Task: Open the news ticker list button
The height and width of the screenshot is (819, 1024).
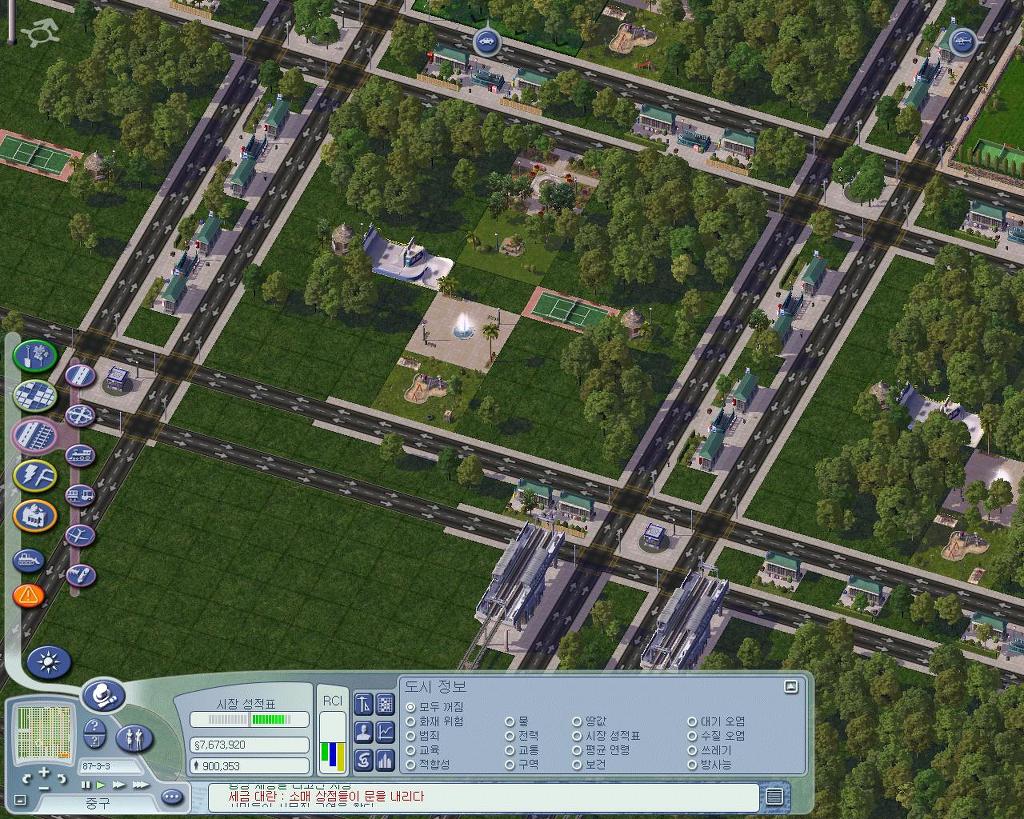Action: pos(774,796)
